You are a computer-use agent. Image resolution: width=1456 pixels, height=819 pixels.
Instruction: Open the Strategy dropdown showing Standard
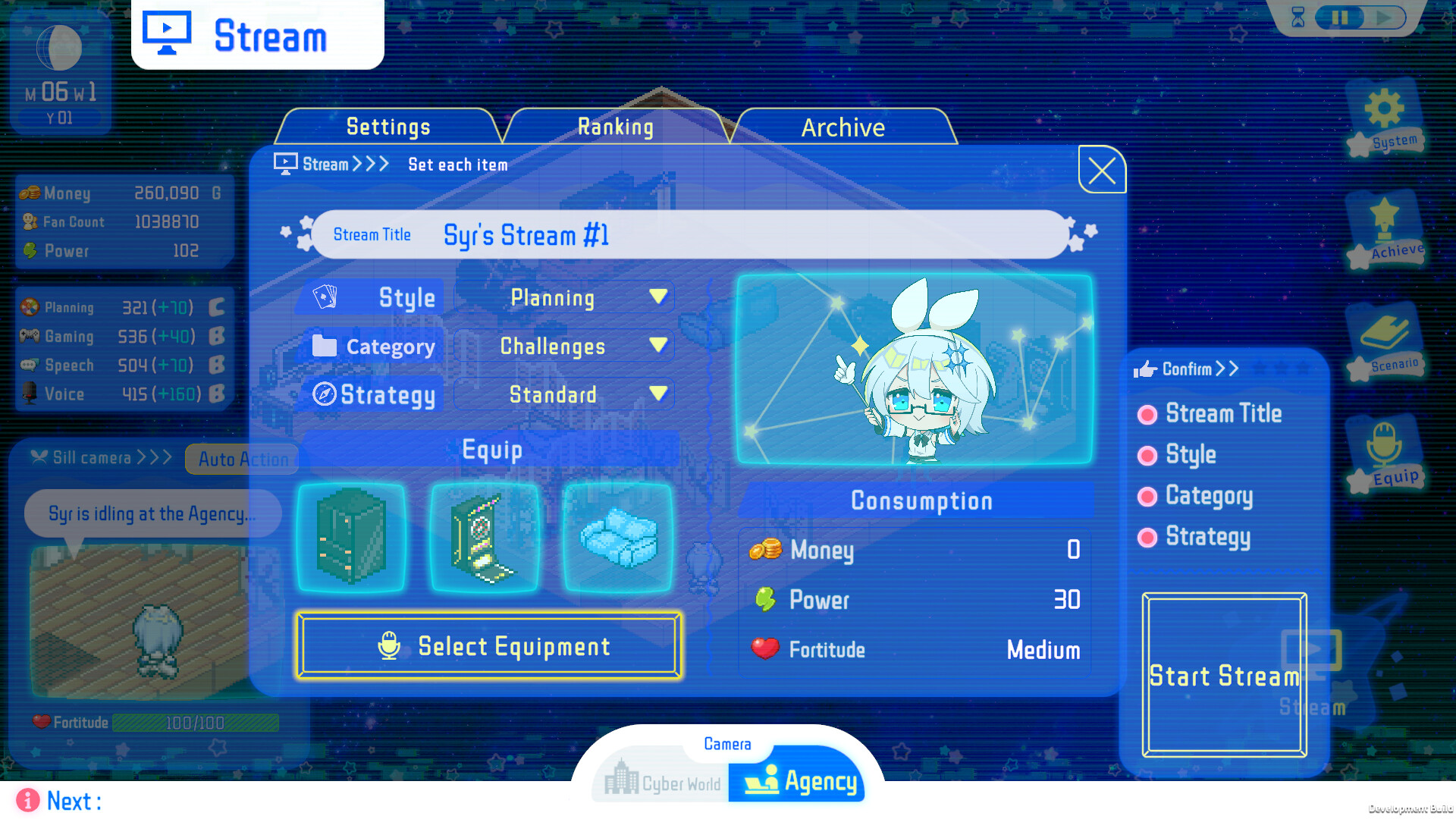[563, 394]
